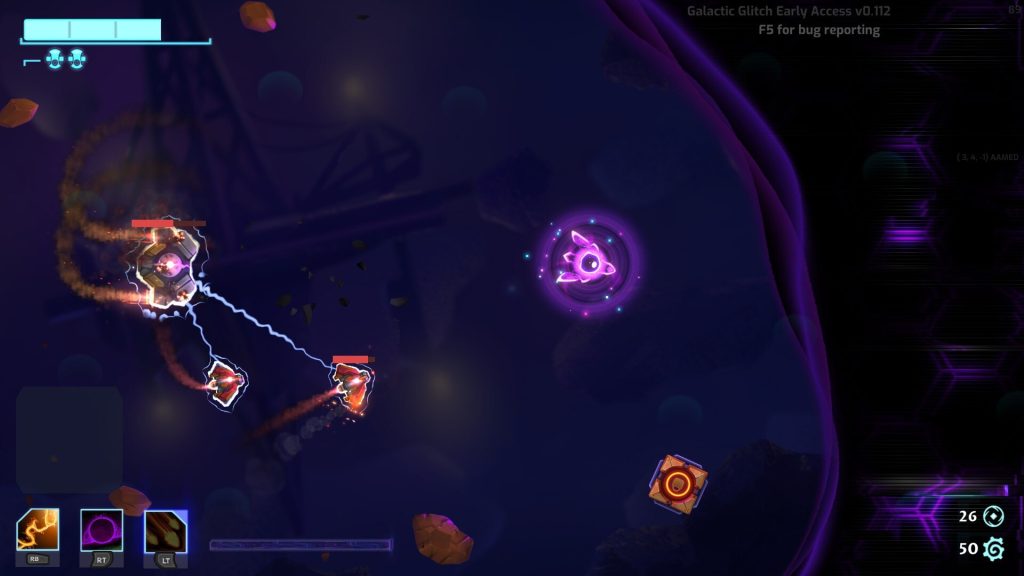
Task: Click the dark minimap panel
Action: pyautogui.click(x=69, y=439)
